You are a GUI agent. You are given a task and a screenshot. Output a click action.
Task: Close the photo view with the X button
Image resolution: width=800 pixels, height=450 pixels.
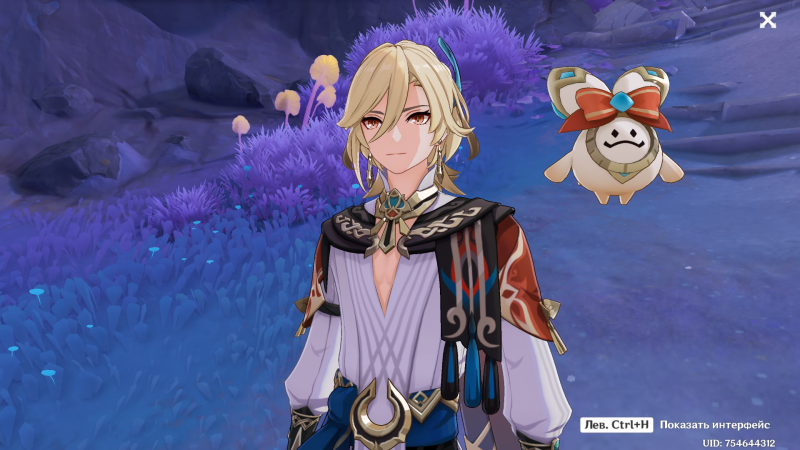(x=768, y=20)
